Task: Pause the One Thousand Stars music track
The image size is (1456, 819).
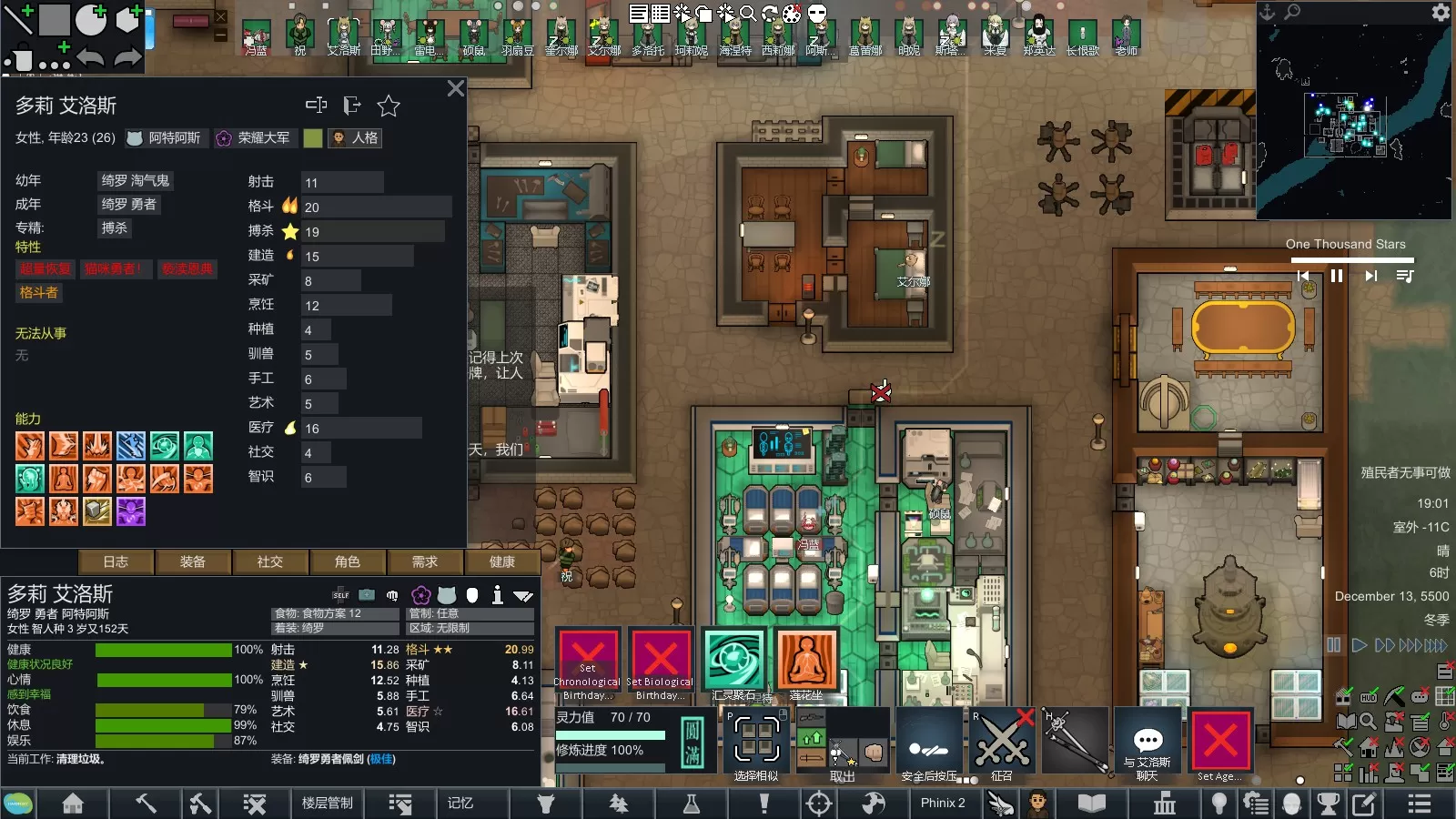Action: (1337, 276)
